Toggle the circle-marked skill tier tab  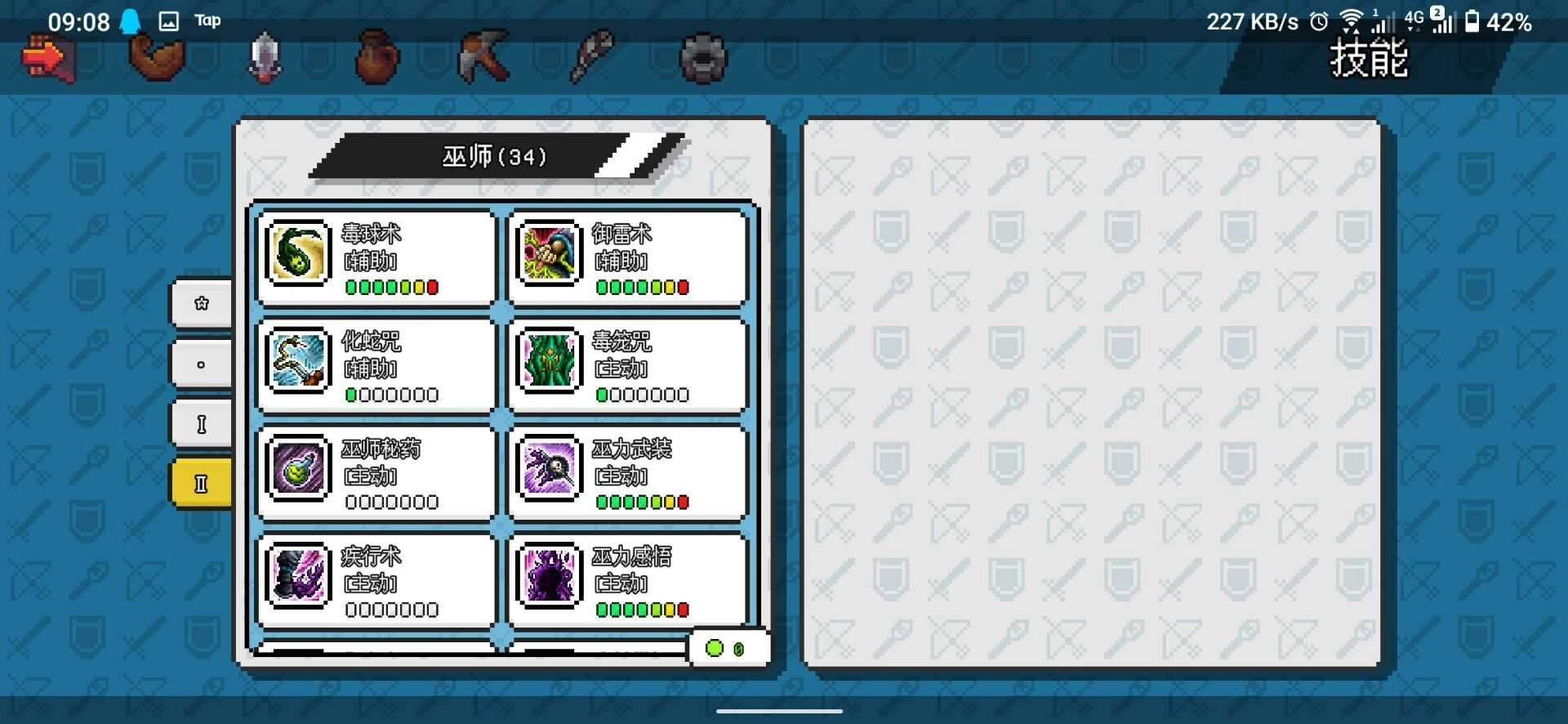(200, 363)
